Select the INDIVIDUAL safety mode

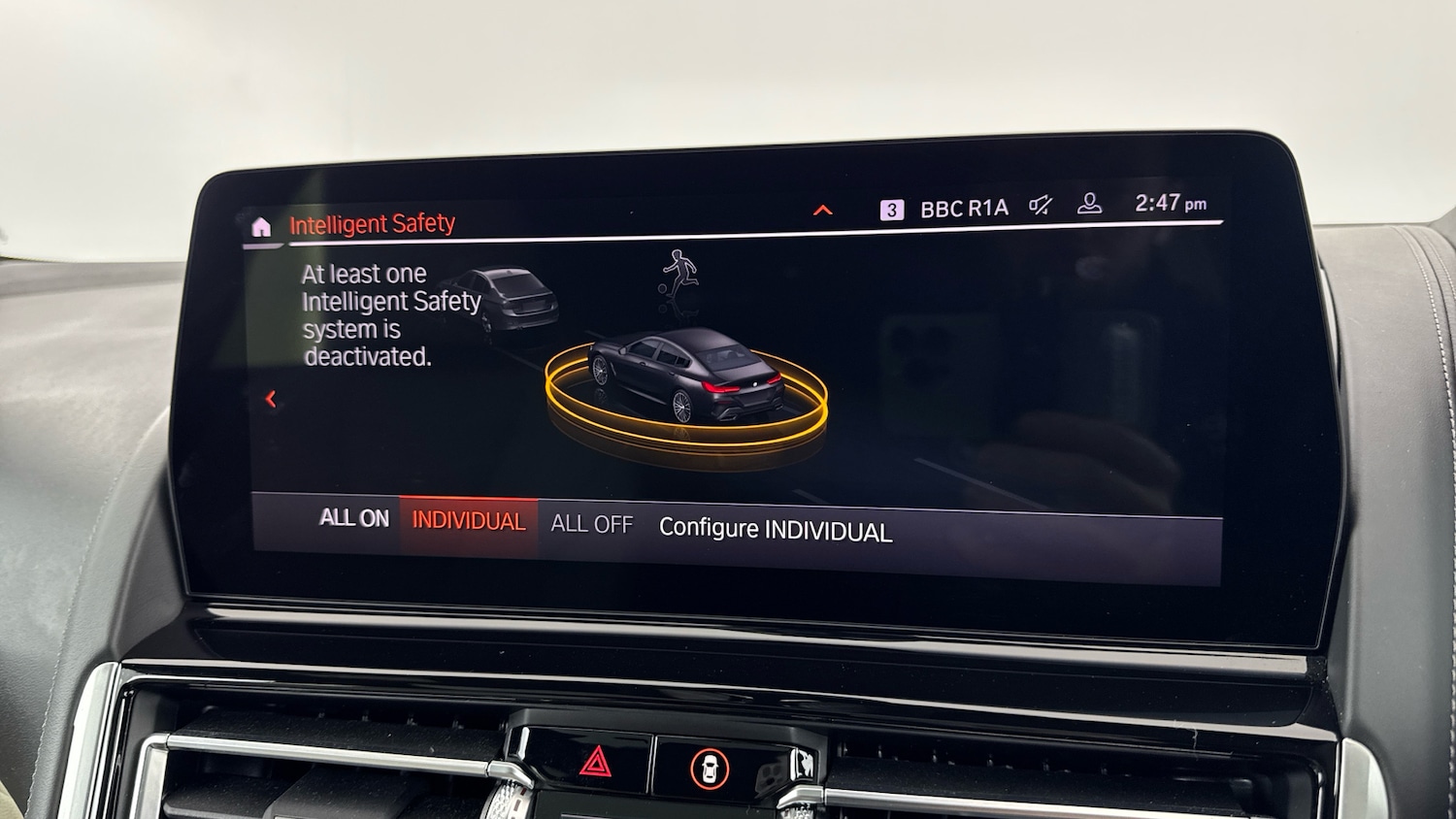click(x=469, y=521)
